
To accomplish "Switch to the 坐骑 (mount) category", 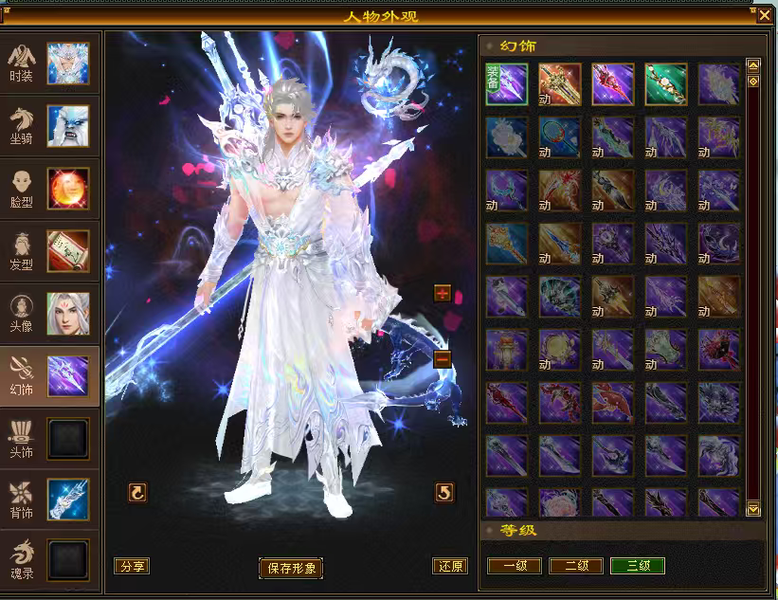I will click(50, 126).
